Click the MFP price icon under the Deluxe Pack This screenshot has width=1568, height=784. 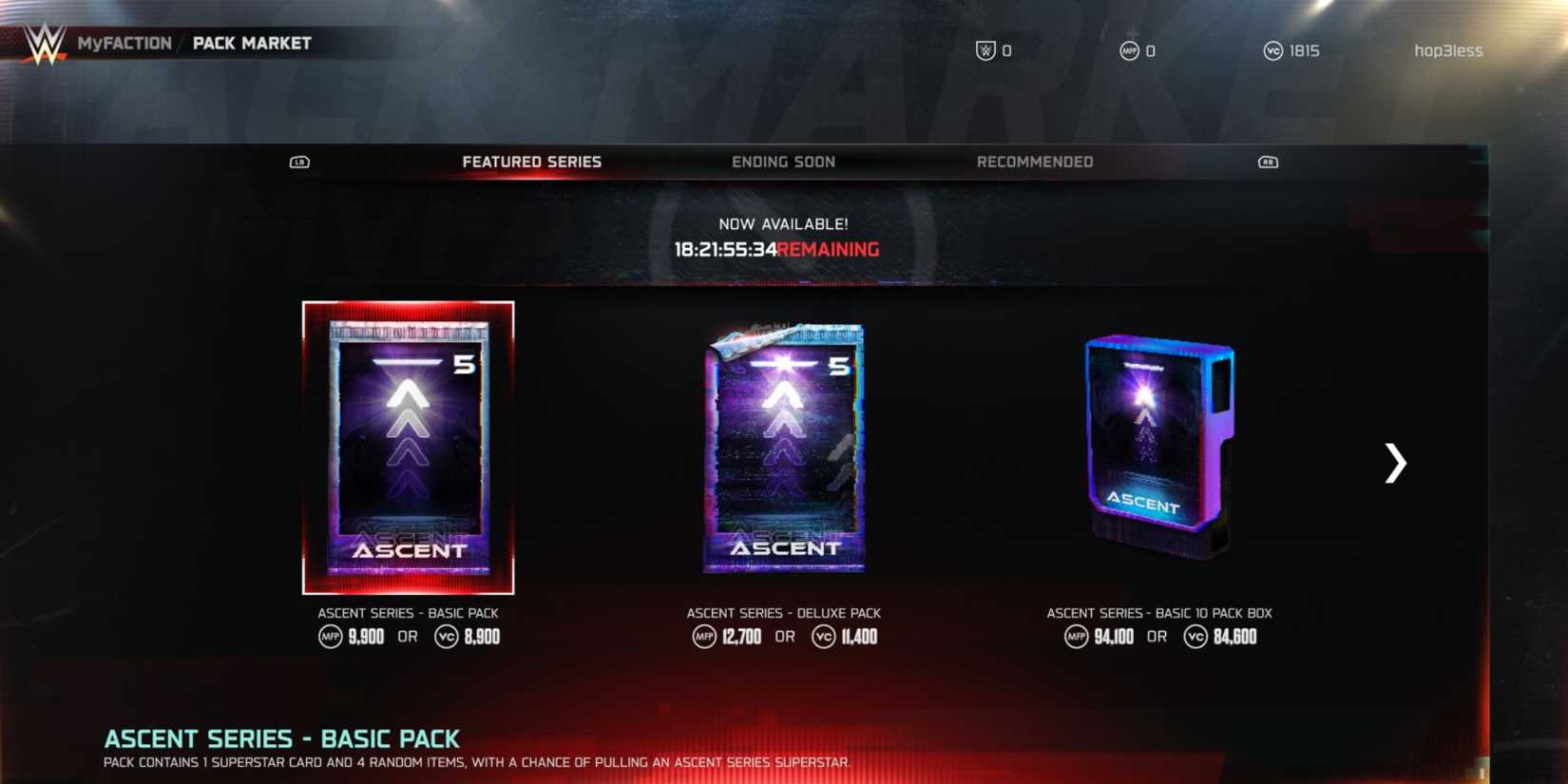703,637
